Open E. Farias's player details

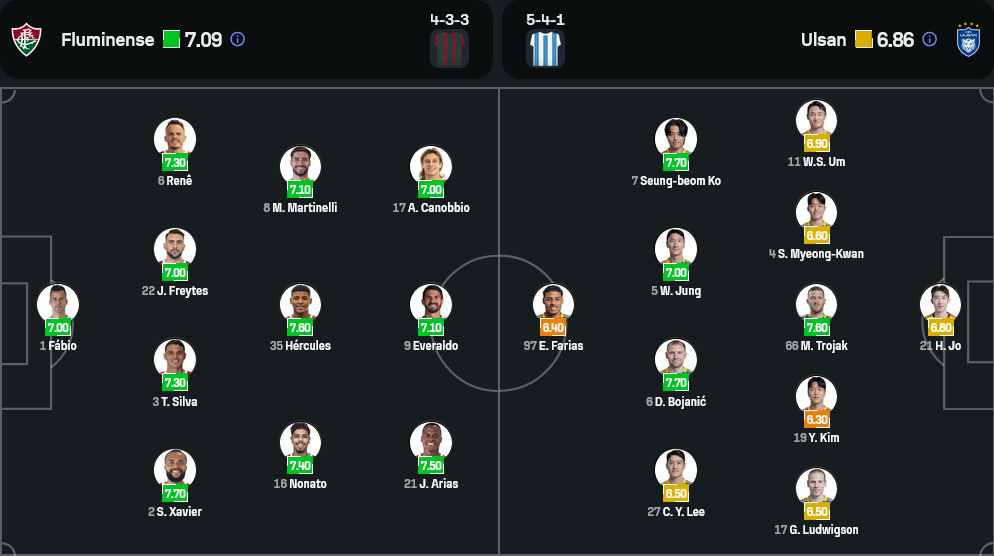pyautogui.click(x=553, y=305)
